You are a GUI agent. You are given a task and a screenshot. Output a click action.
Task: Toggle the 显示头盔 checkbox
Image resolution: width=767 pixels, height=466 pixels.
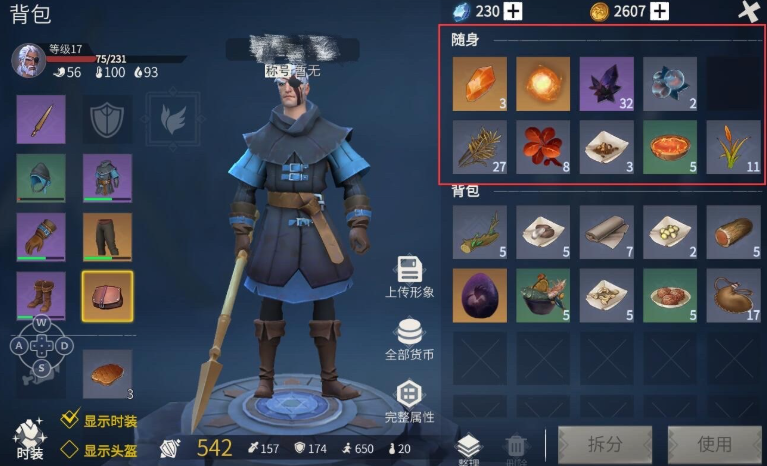point(70,450)
